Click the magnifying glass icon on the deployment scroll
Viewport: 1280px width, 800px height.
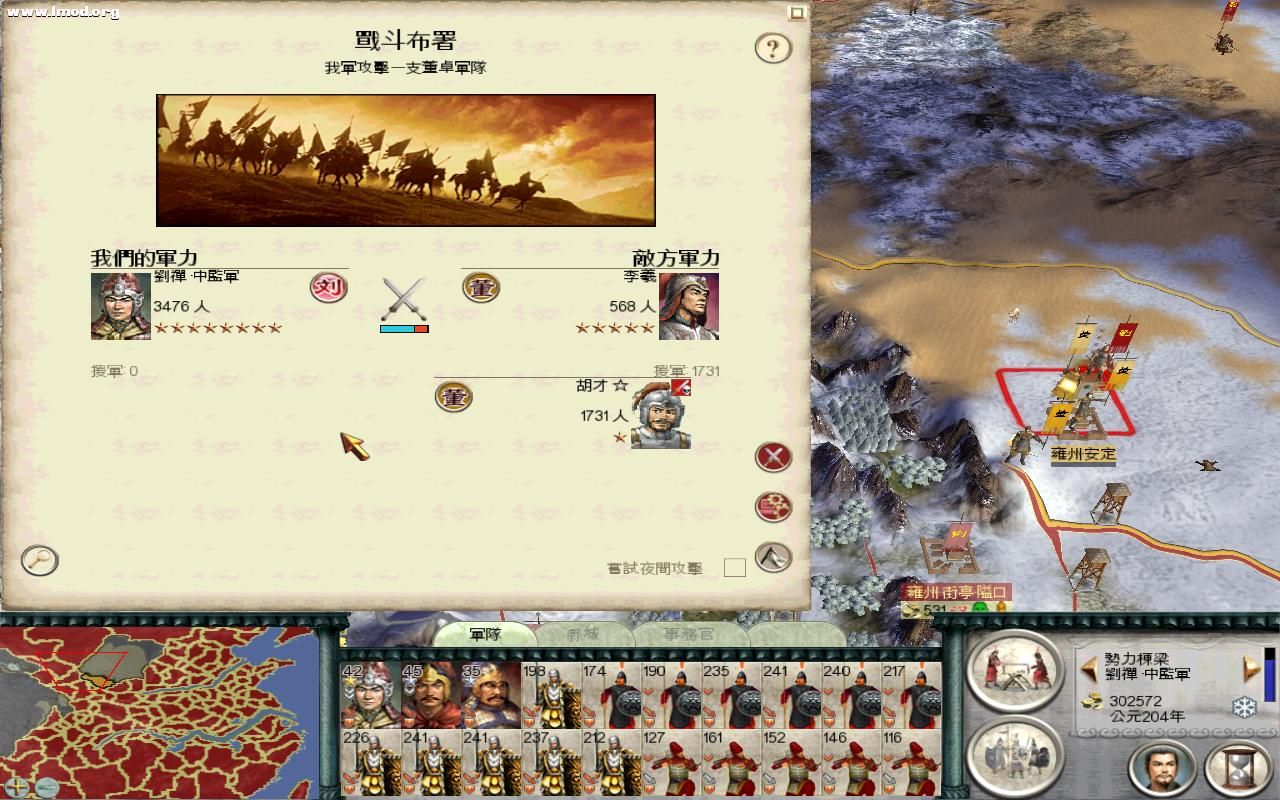[38, 561]
